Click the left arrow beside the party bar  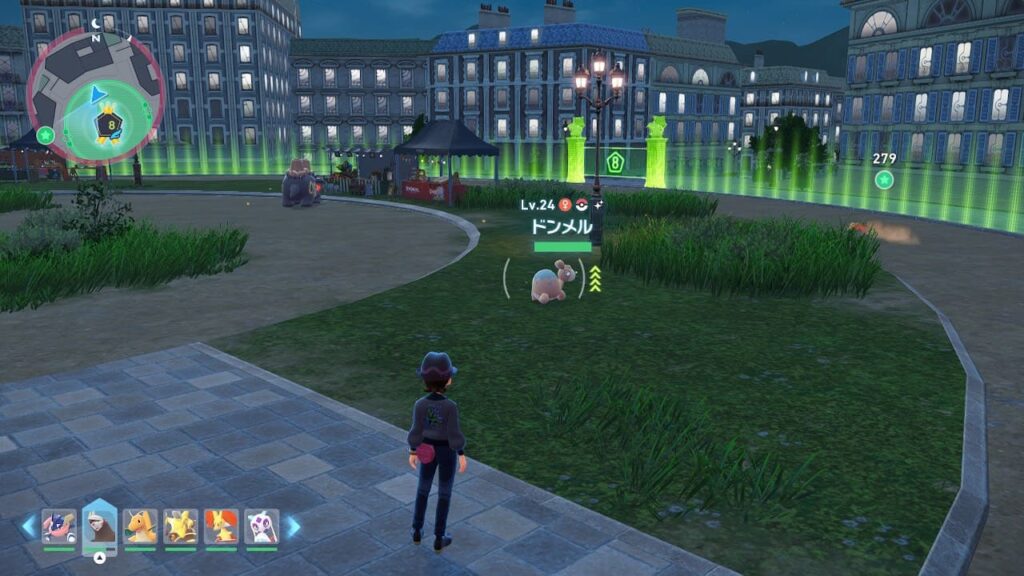pos(29,526)
